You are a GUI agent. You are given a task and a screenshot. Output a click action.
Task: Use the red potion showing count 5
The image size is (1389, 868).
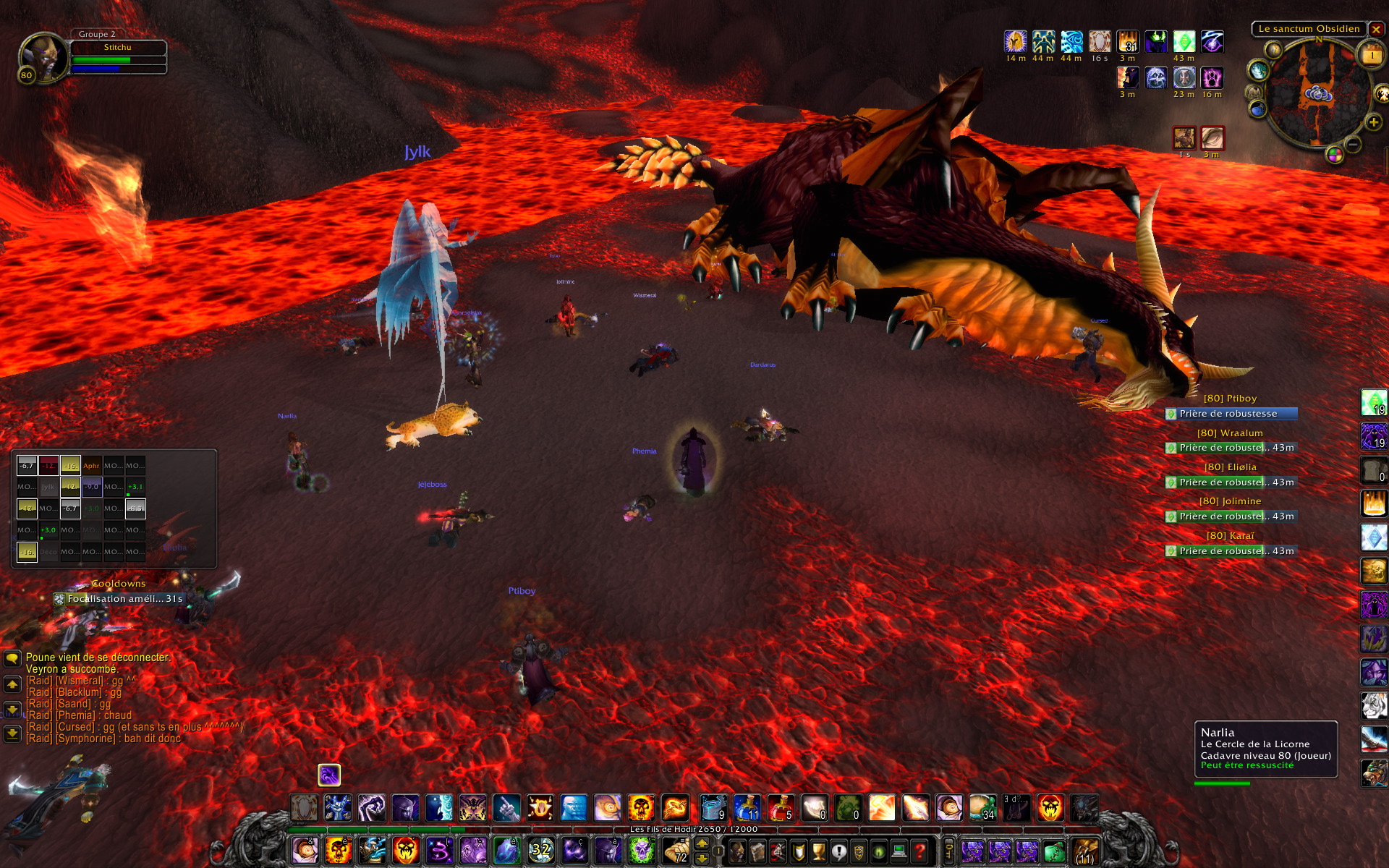tap(780, 807)
